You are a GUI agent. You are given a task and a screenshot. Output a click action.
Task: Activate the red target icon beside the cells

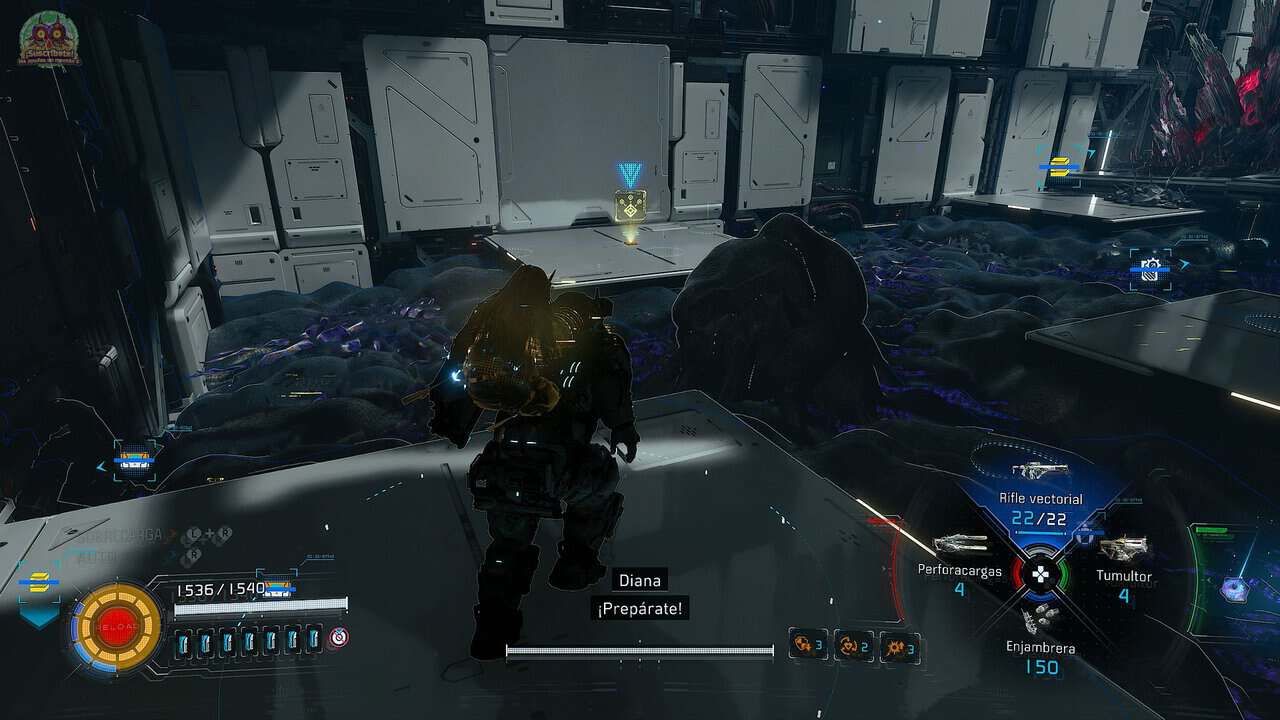coord(338,637)
